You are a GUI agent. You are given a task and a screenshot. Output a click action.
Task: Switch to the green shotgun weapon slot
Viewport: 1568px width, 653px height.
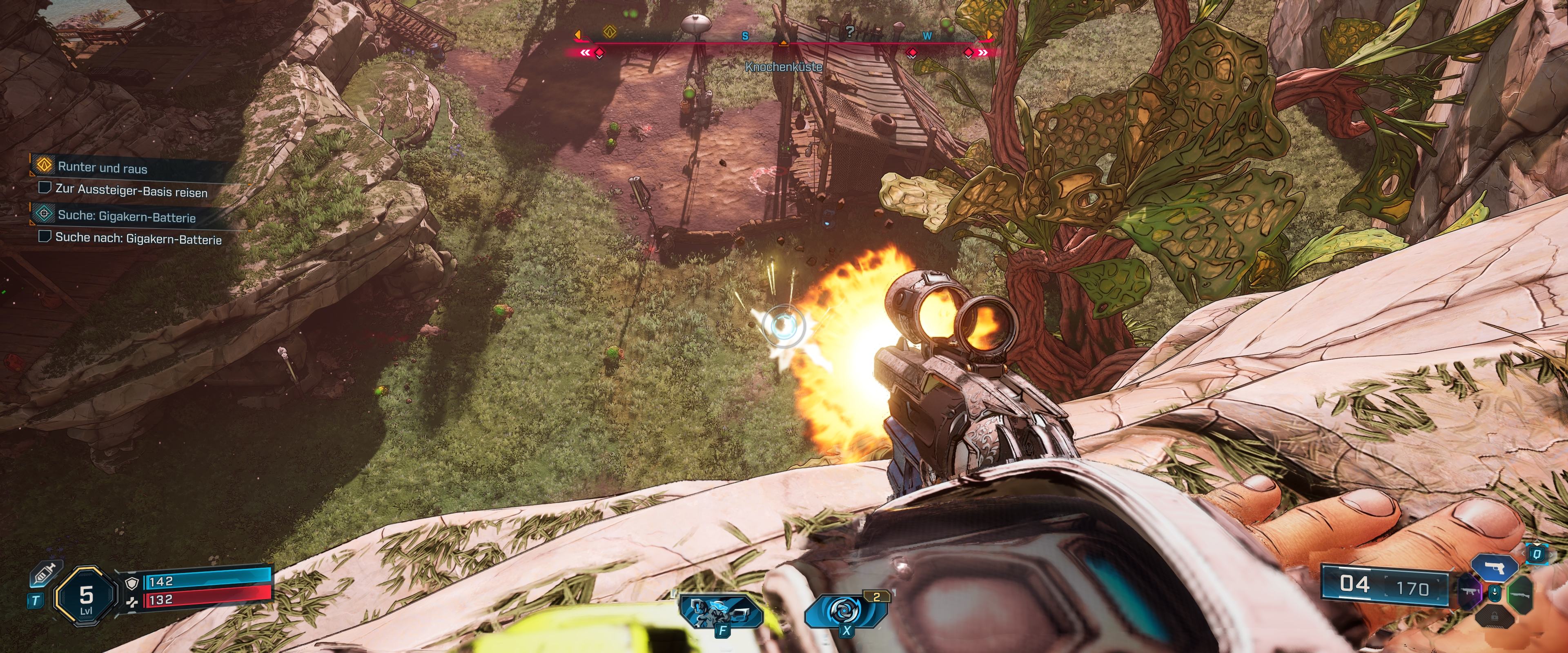coord(1519,592)
